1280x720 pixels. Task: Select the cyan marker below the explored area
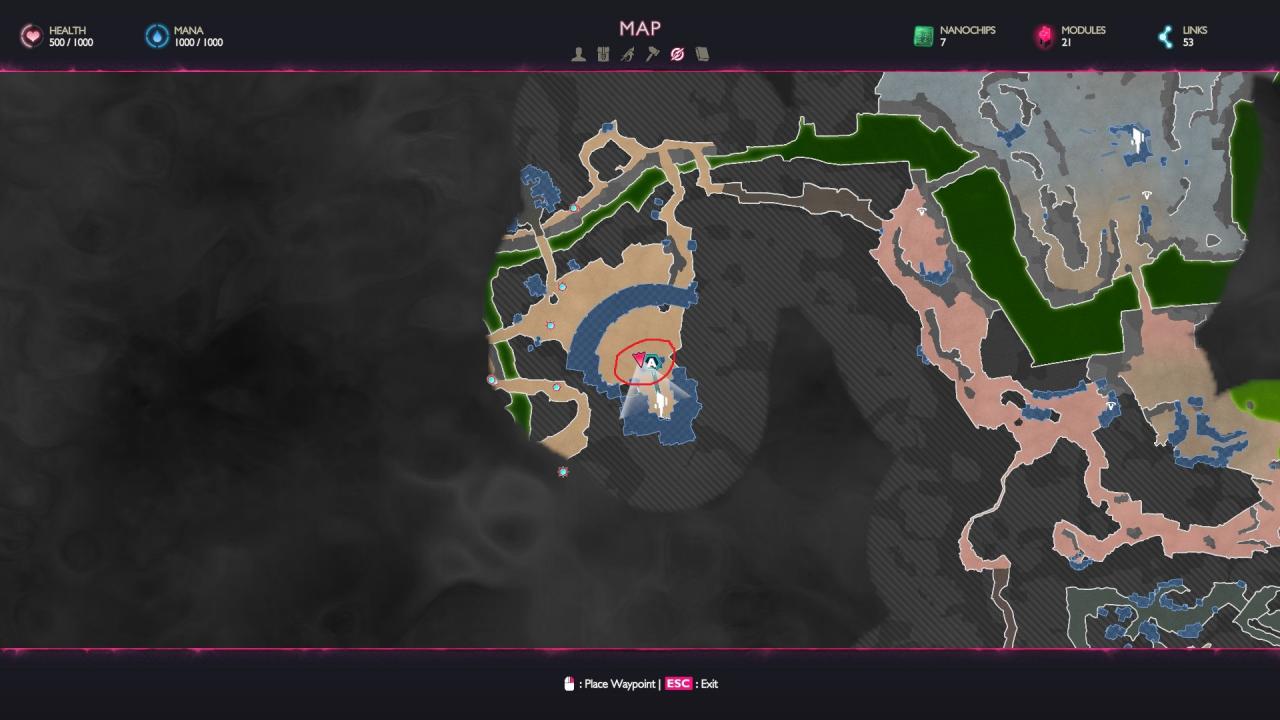[563, 472]
